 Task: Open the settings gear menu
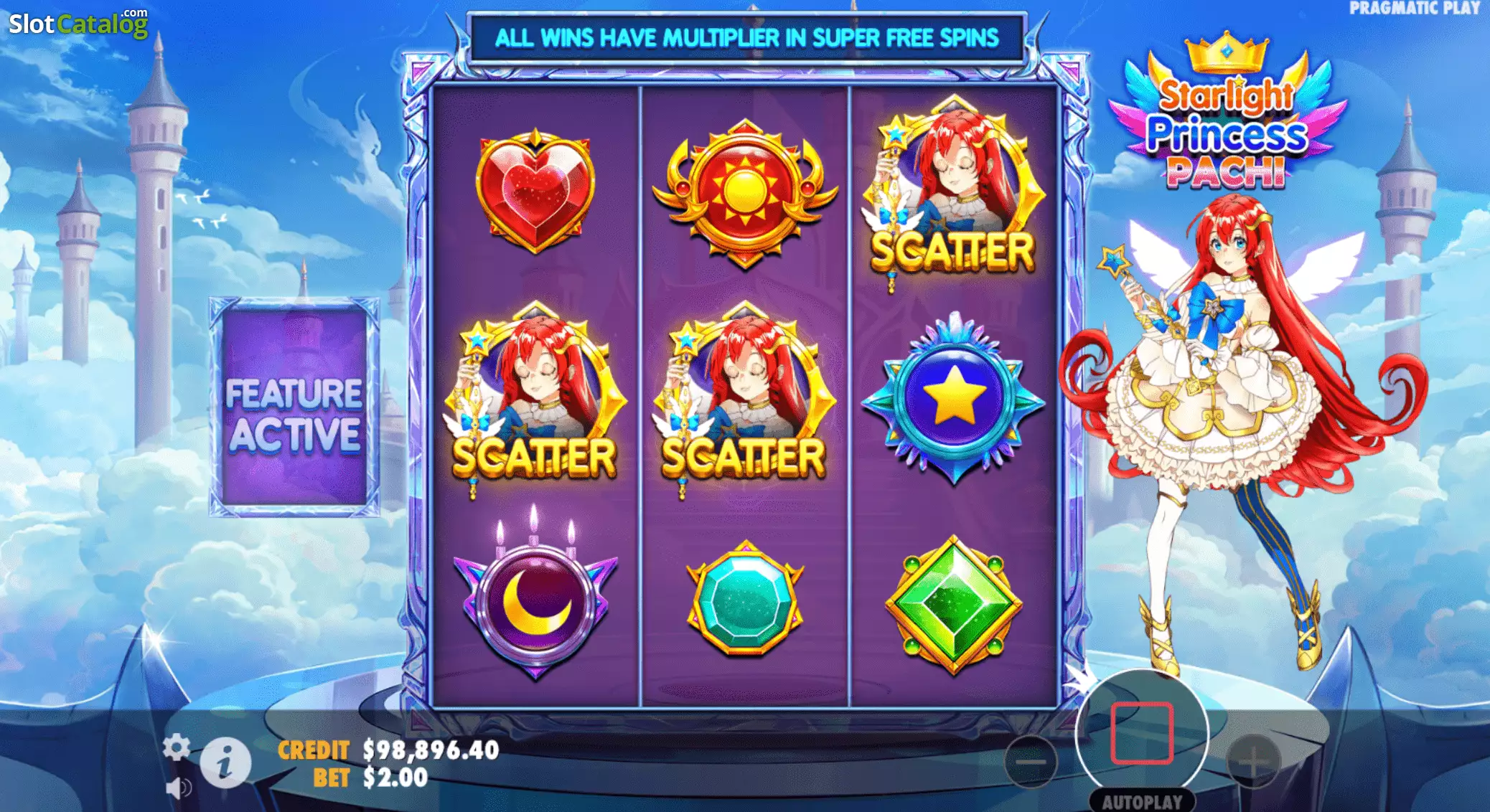click(x=176, y=747)
